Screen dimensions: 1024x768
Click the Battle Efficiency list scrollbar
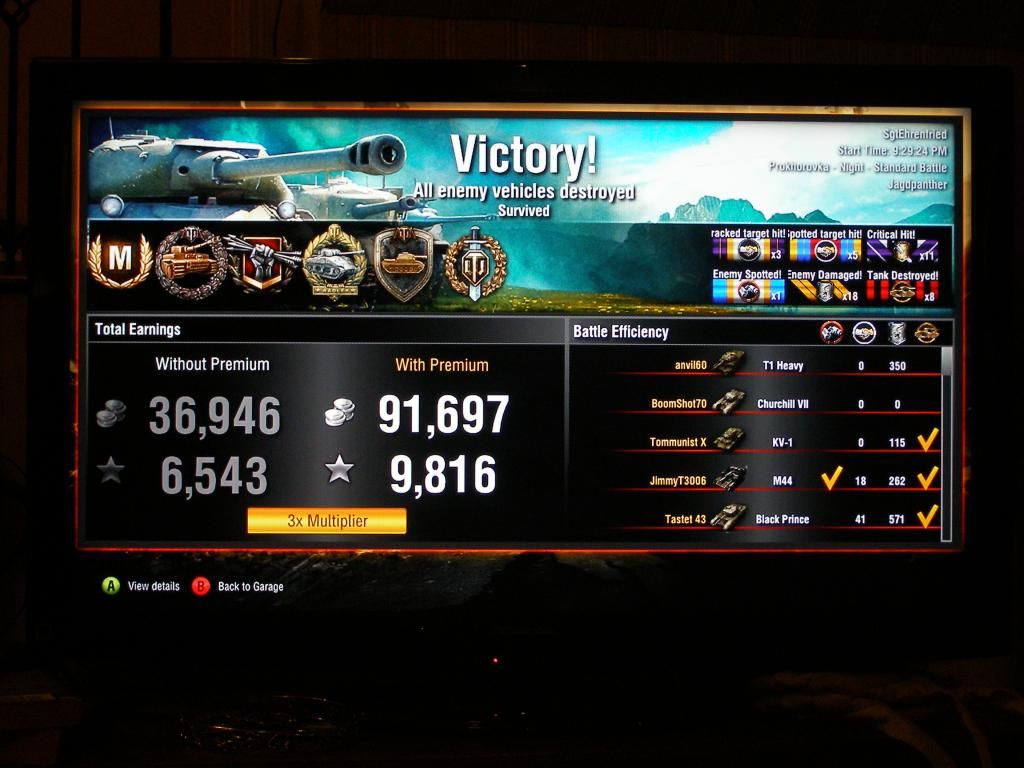946,440
